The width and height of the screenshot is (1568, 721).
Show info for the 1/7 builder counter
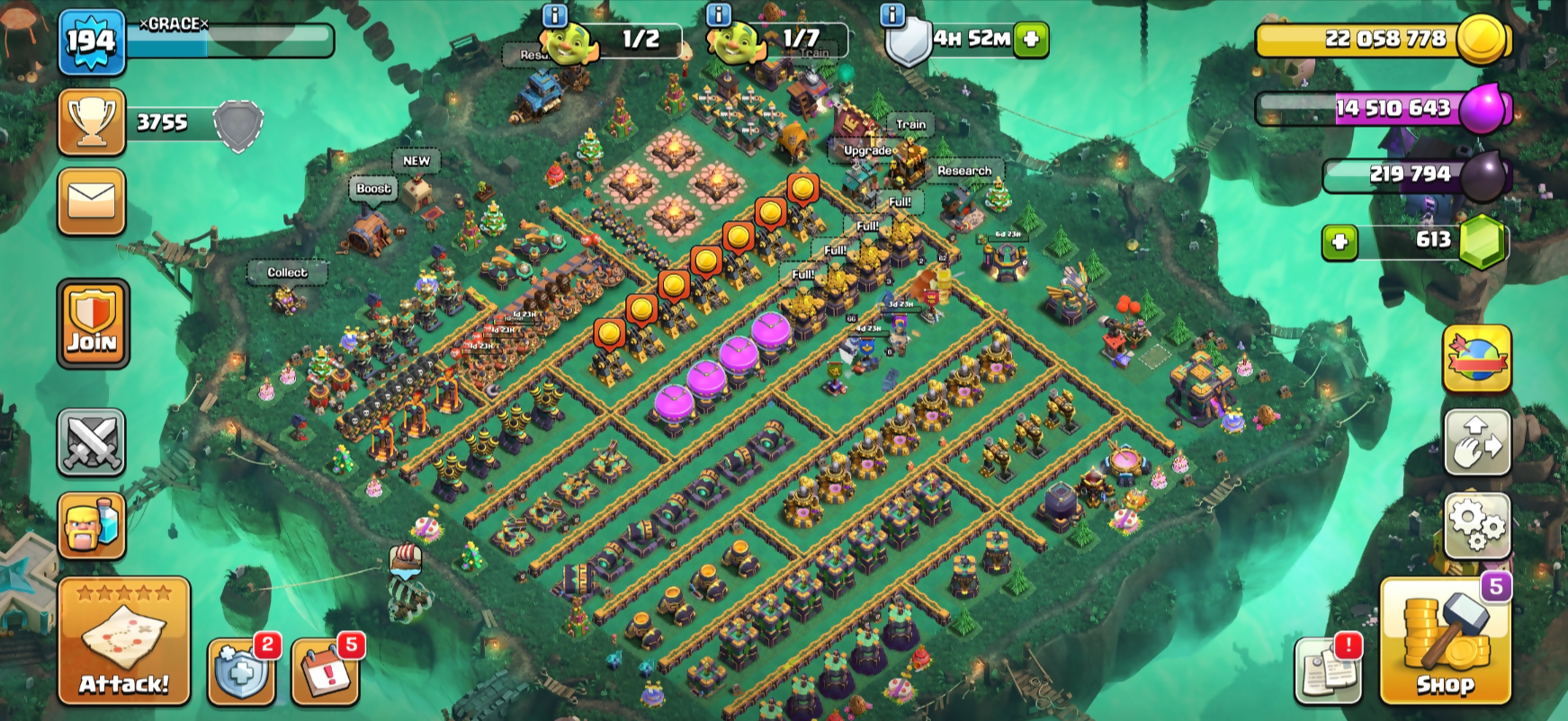(718, 14)
